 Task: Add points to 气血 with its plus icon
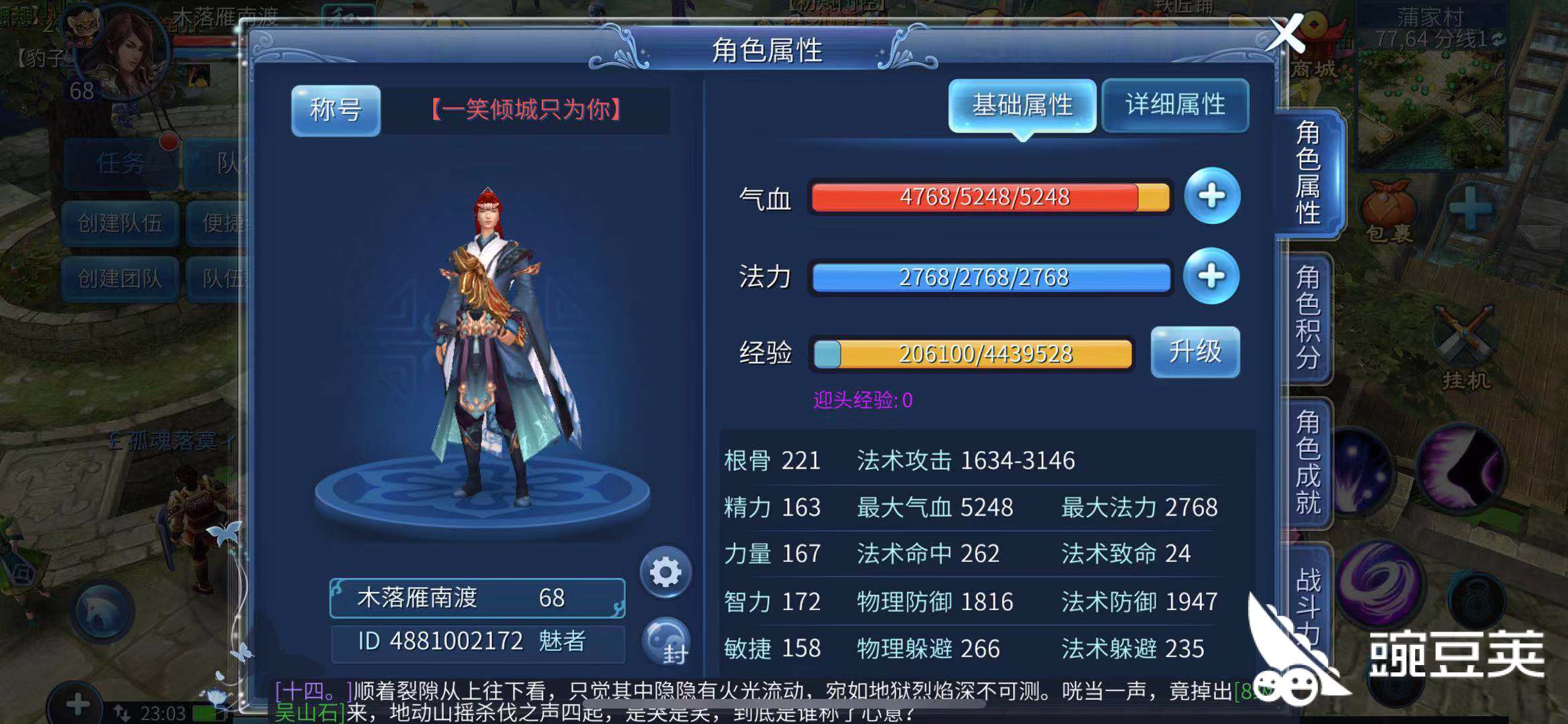(x=1212, y=196)
